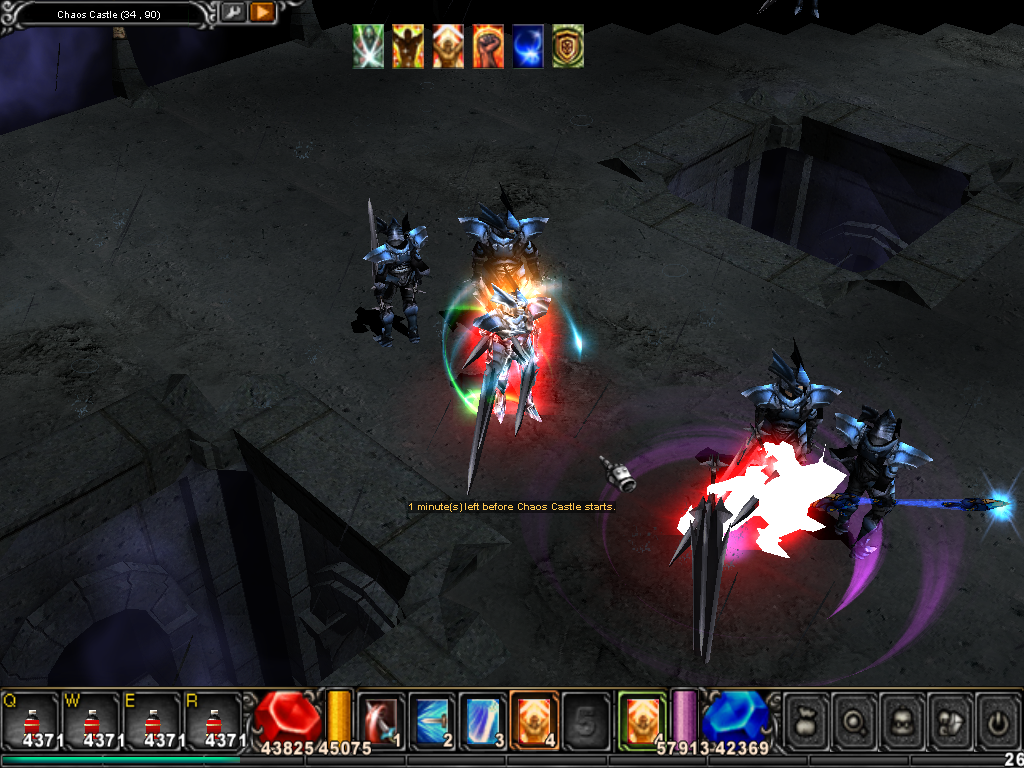Click the raised fist buff icon
The image size is (1024, 768).
(488, 47)
